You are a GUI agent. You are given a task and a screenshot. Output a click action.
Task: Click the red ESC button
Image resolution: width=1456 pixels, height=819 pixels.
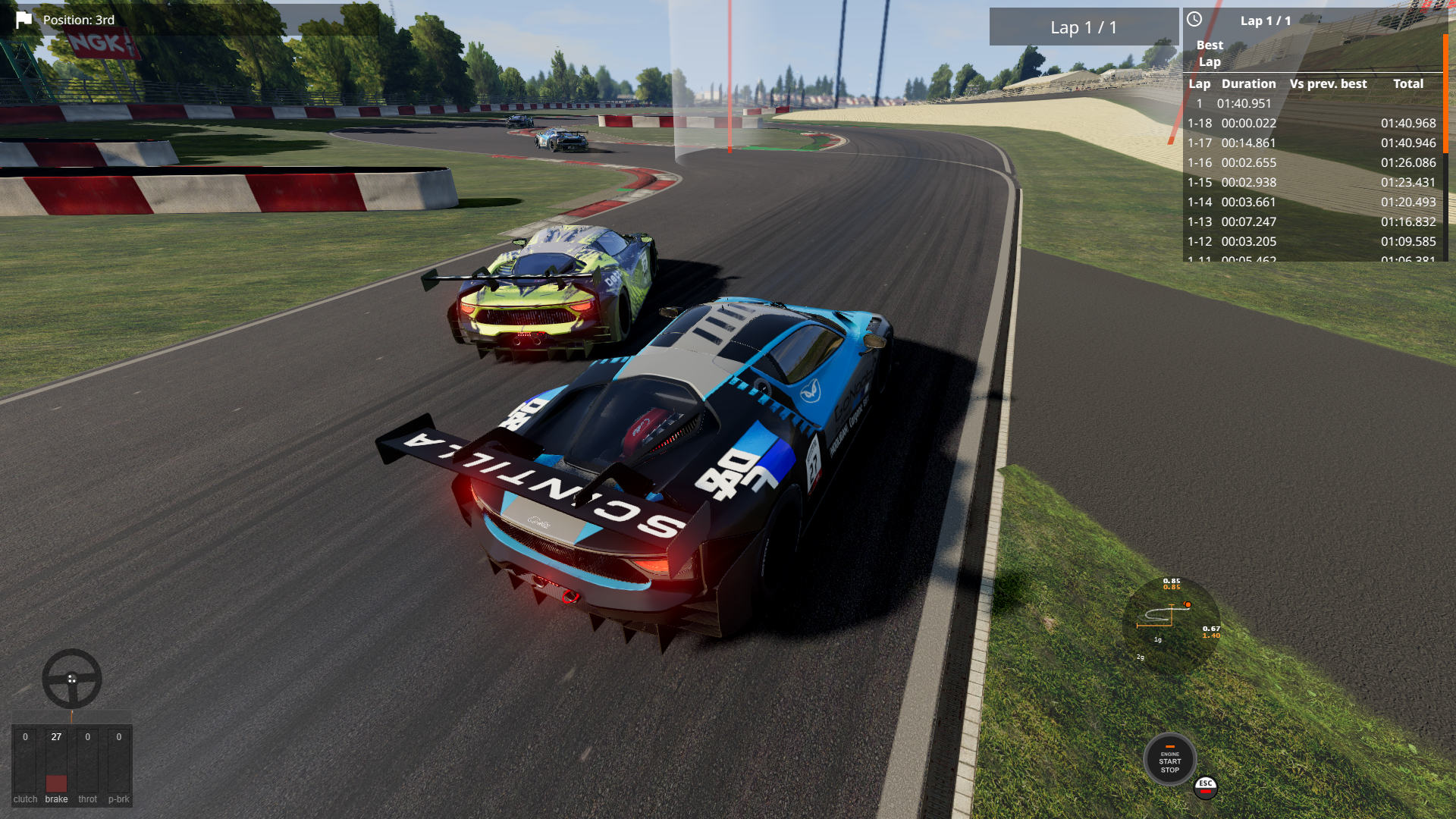click(x=1205, y=786)
